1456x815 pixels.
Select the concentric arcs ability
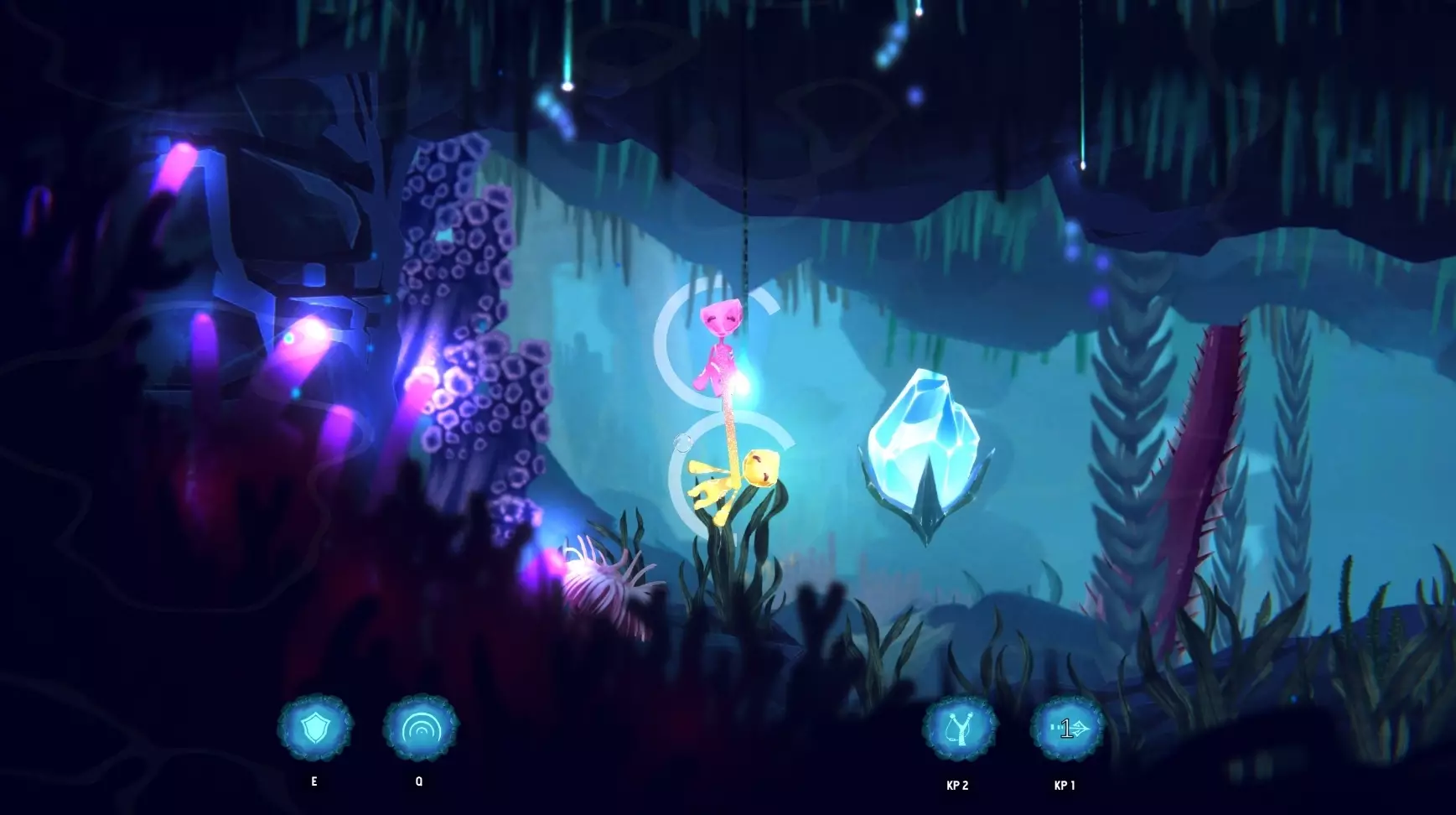click(x=420, y=728)
